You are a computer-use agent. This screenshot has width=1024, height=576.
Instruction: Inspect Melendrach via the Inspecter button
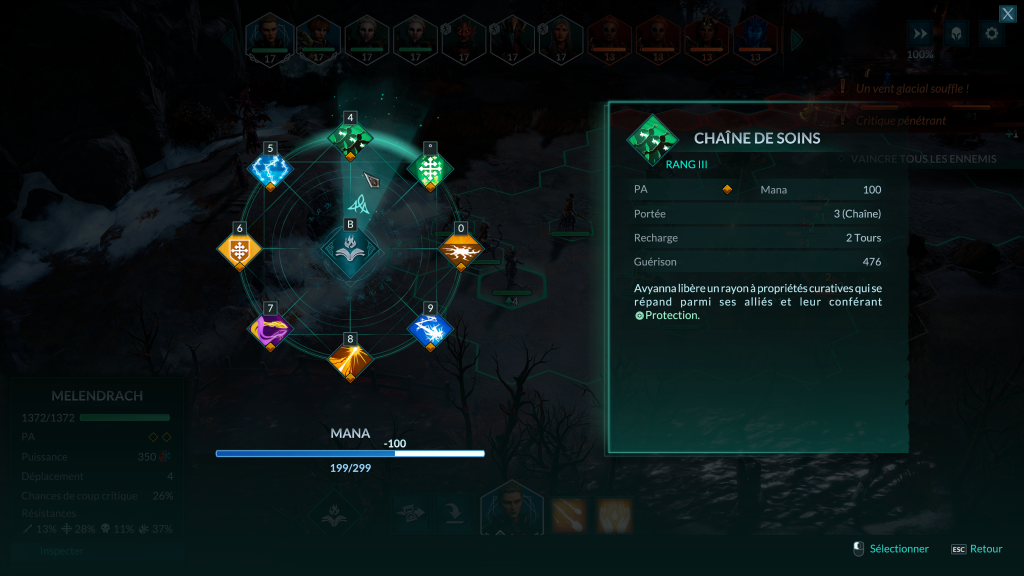62,550
